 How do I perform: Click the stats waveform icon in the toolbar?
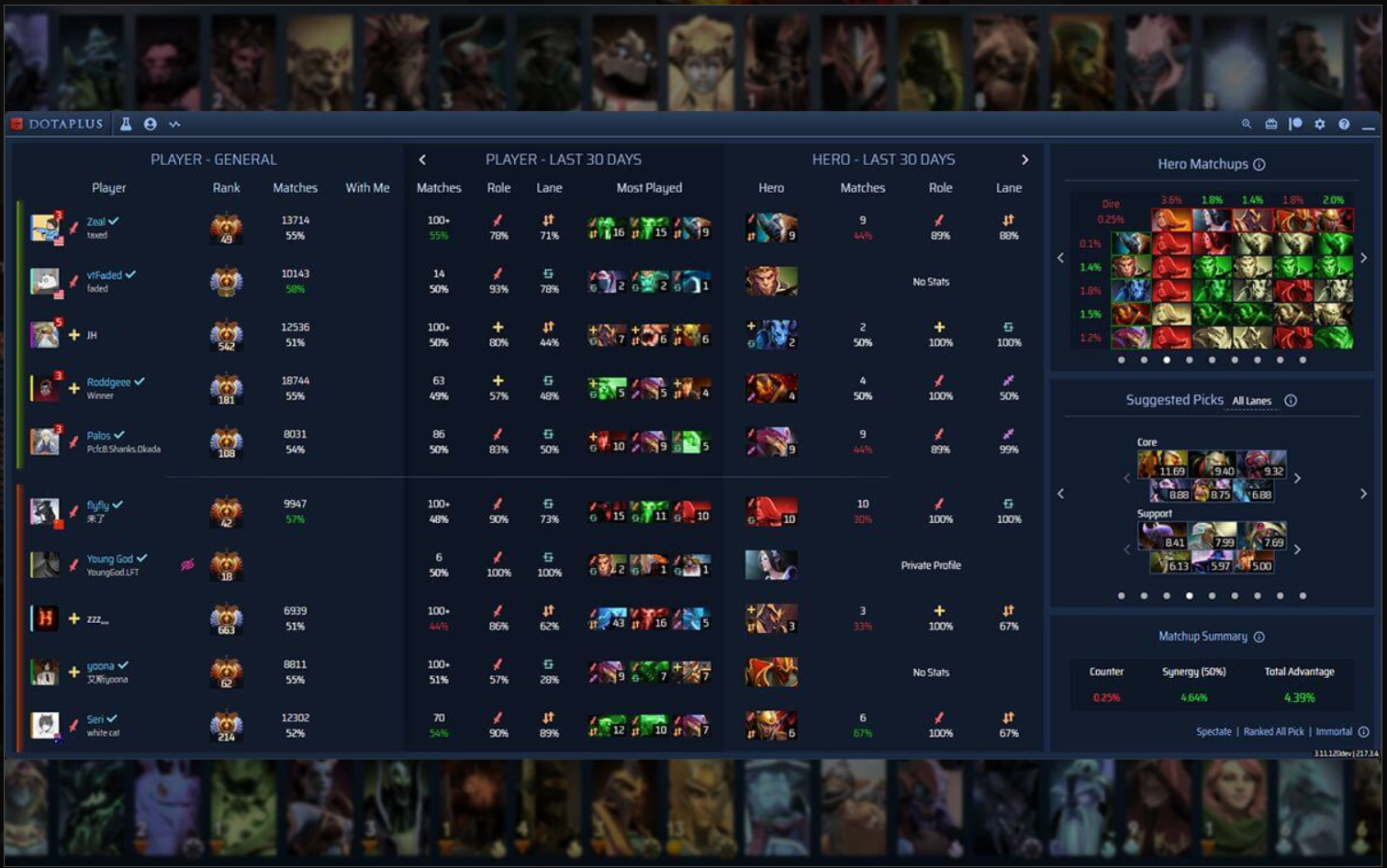click(174, 123)
